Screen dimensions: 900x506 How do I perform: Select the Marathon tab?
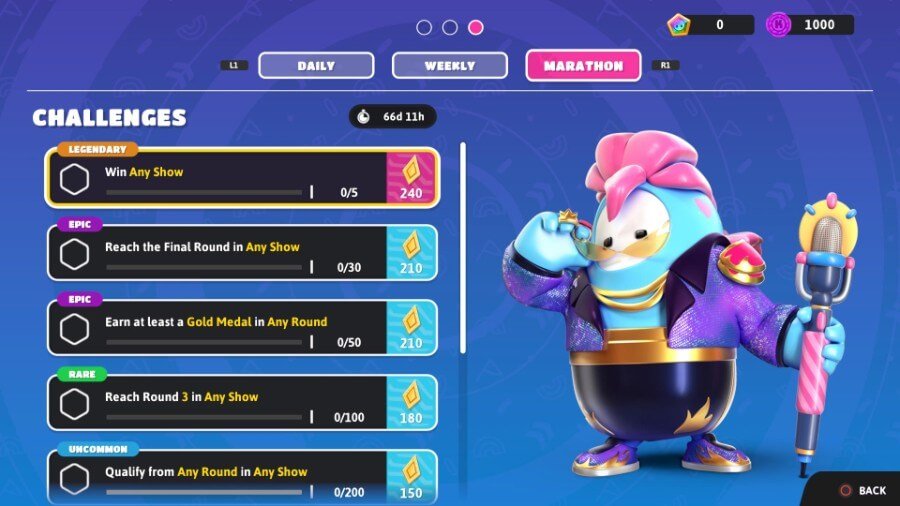coord(583,66)
